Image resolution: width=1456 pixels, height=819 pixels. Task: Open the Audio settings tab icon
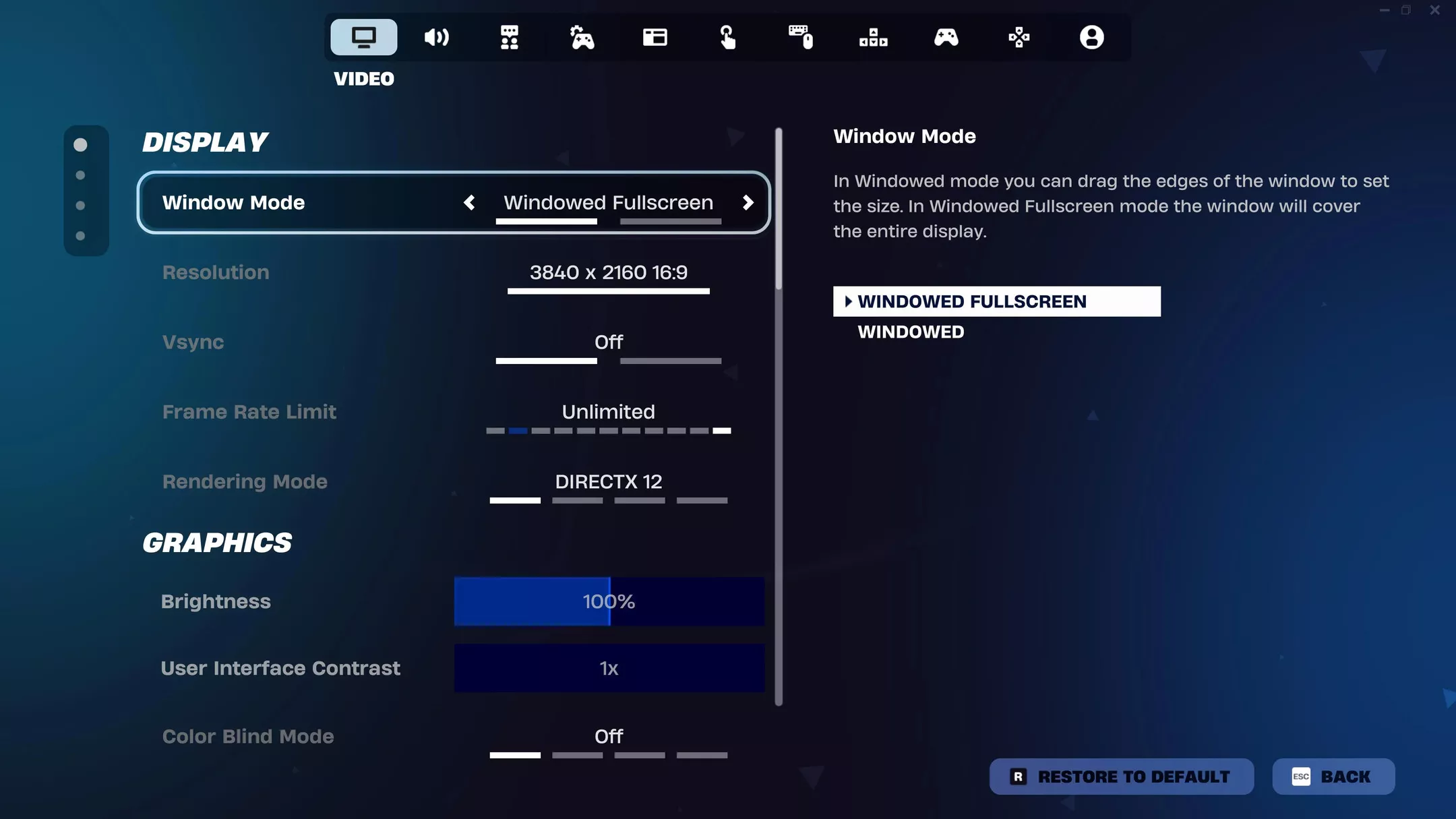(x=436, y=38)
